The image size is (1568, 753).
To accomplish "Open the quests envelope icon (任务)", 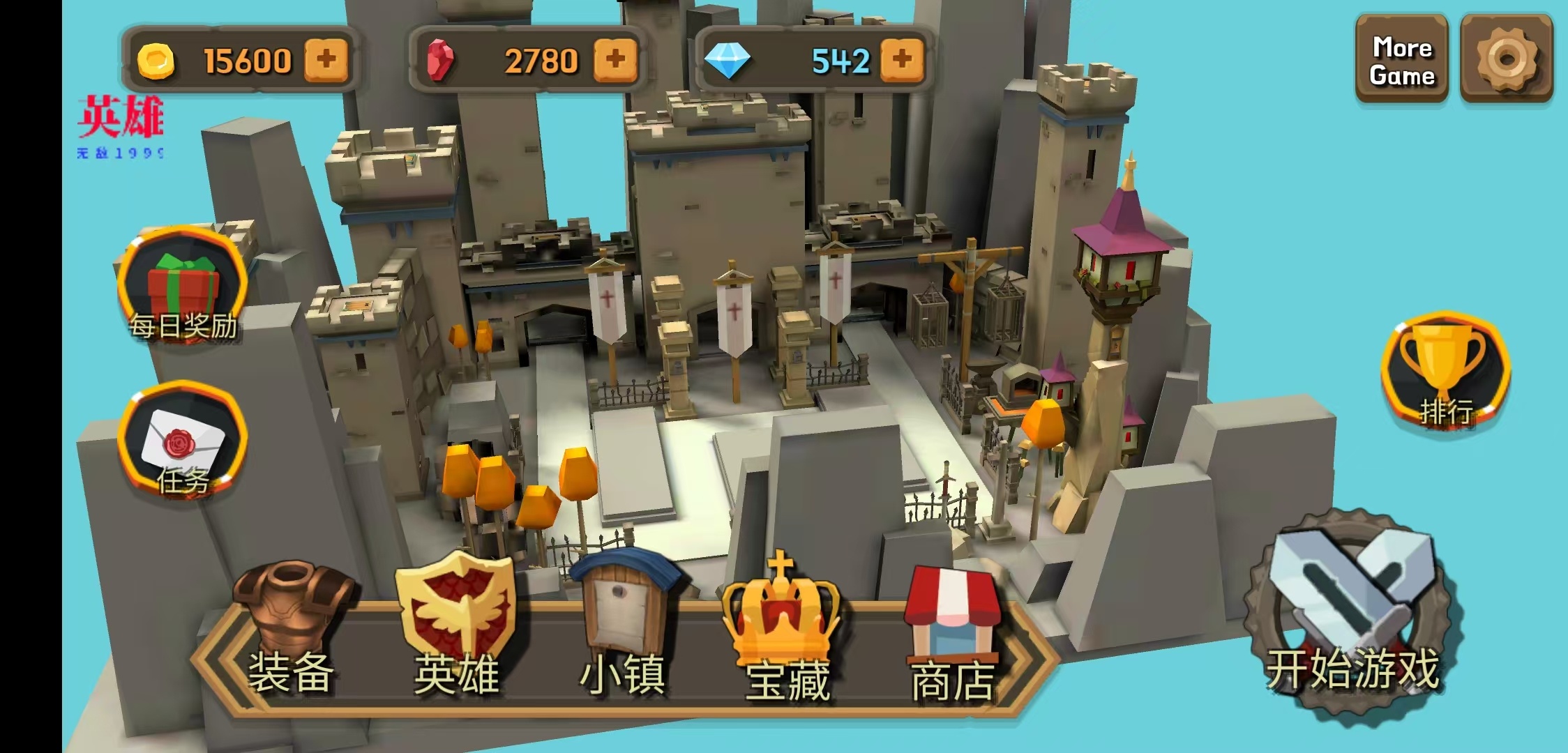I will tap(183, 443).
